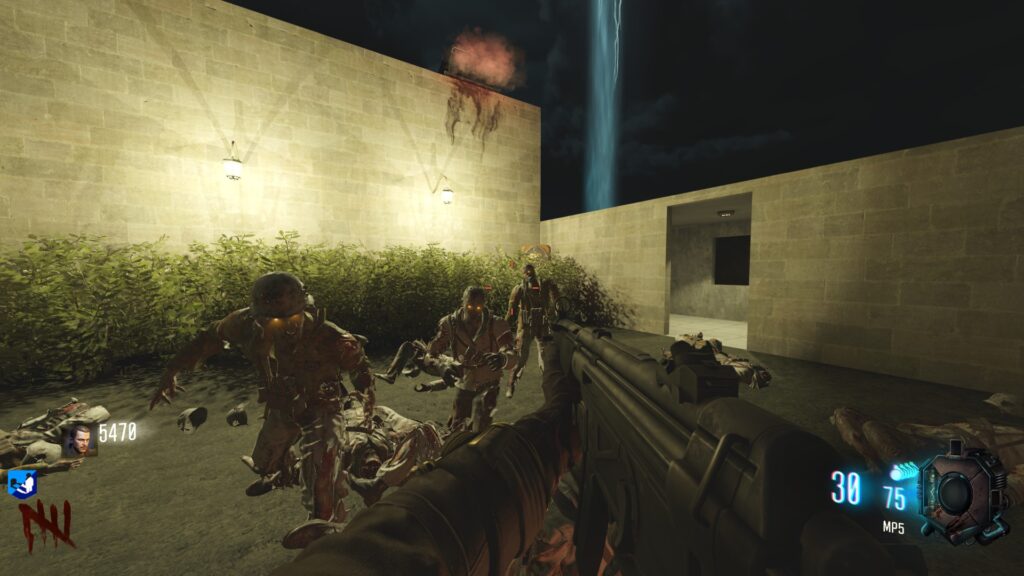Click the MP5 weapon name label
The height and width of the screenshot is (576, 1024).
(893, 528)
